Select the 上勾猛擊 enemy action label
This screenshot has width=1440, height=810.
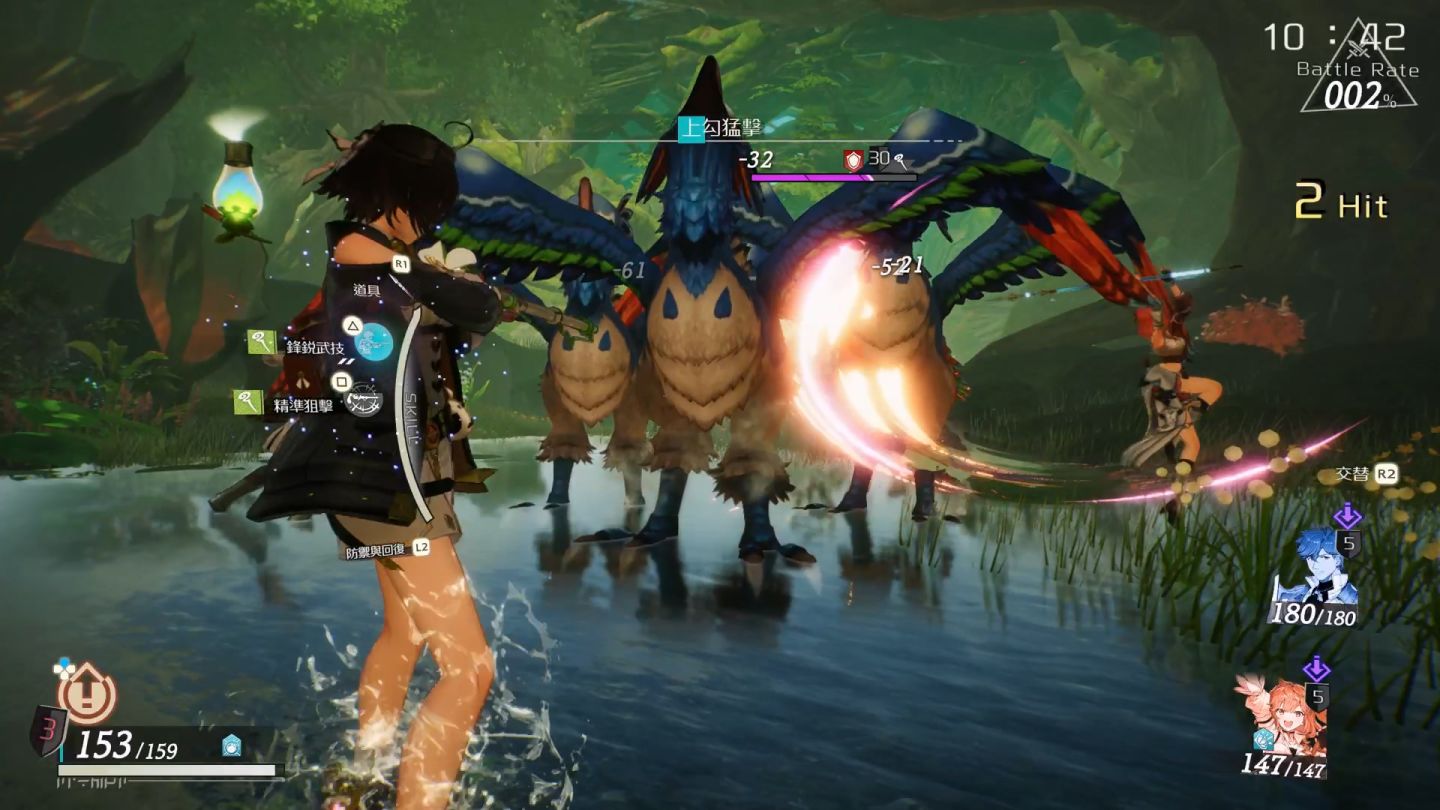(x=721, y=128)
